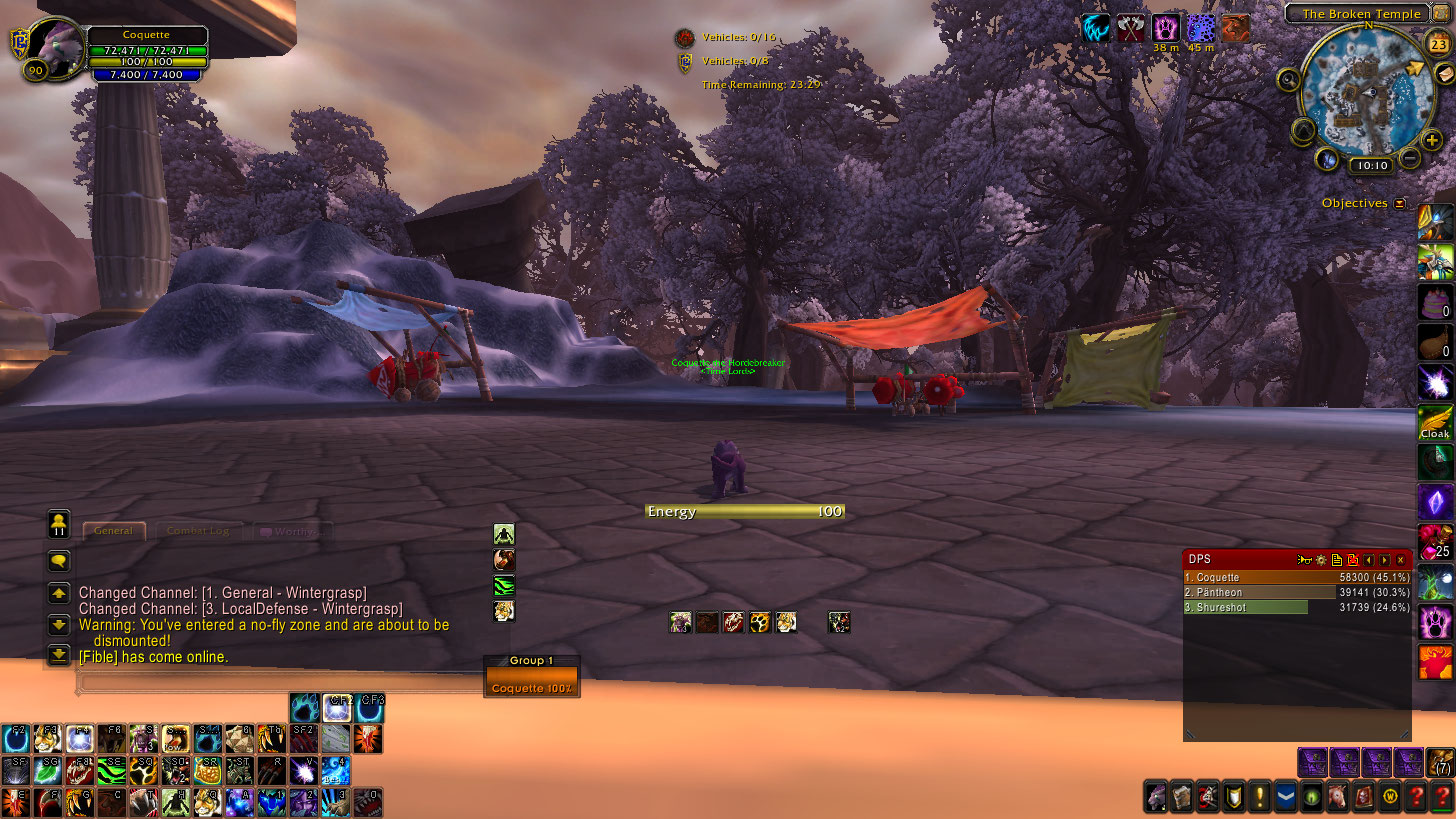Screen dimensions: 1456x819
Task: Close the DPS meter window
Action: (1400, 560)
